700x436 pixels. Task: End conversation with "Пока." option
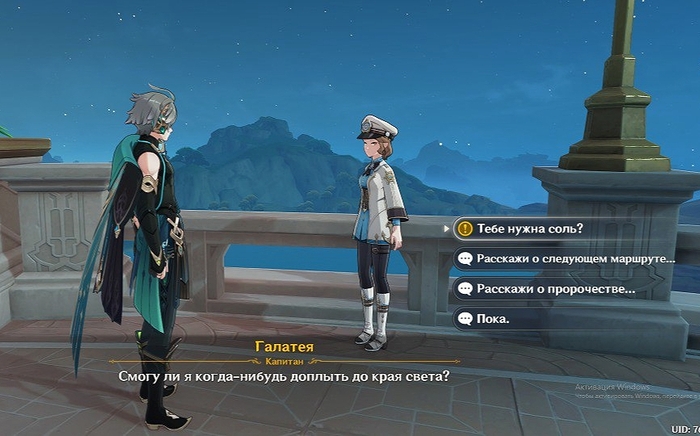(x=493, y=319)
